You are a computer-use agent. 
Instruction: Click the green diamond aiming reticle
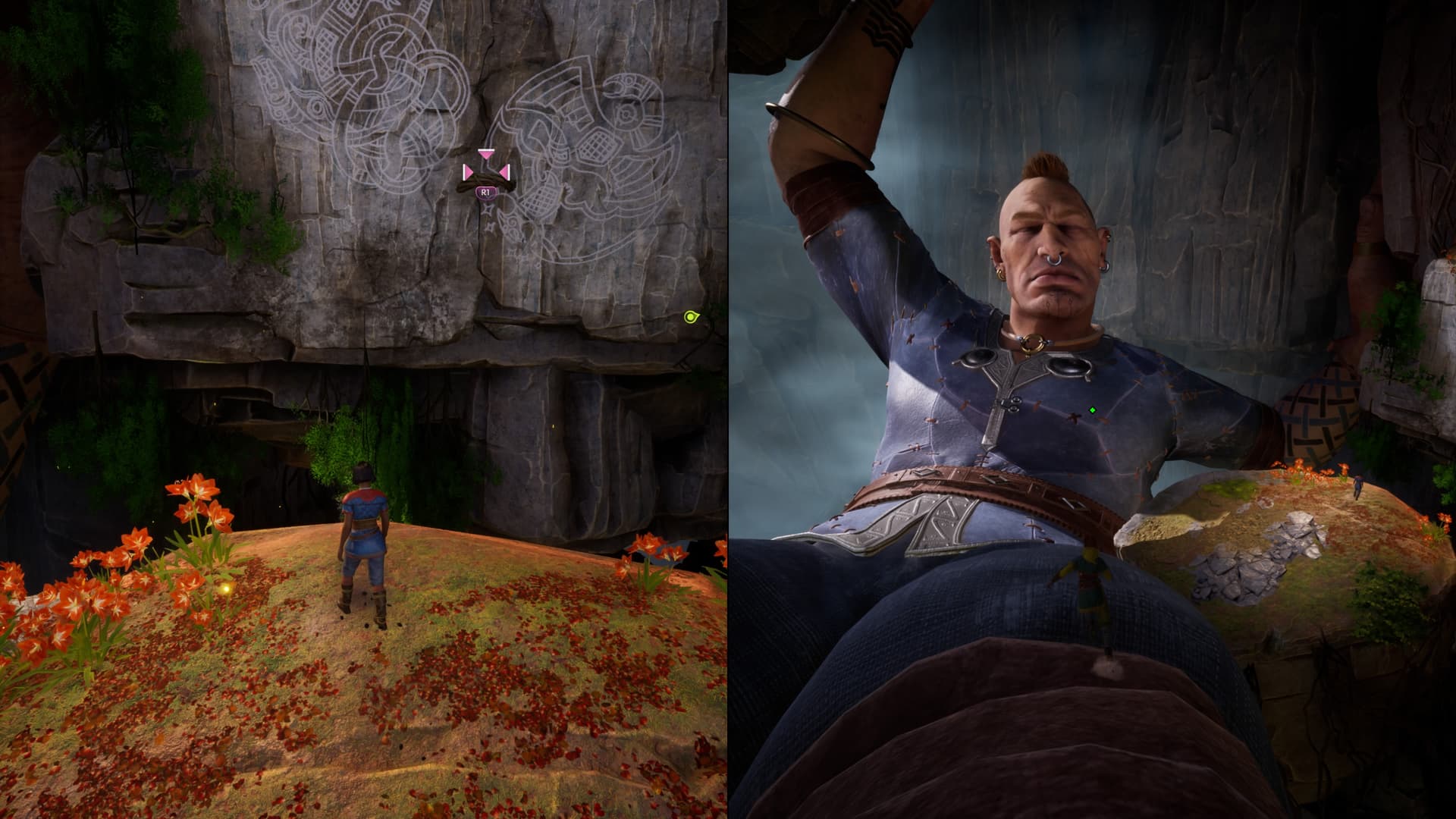1092,411
